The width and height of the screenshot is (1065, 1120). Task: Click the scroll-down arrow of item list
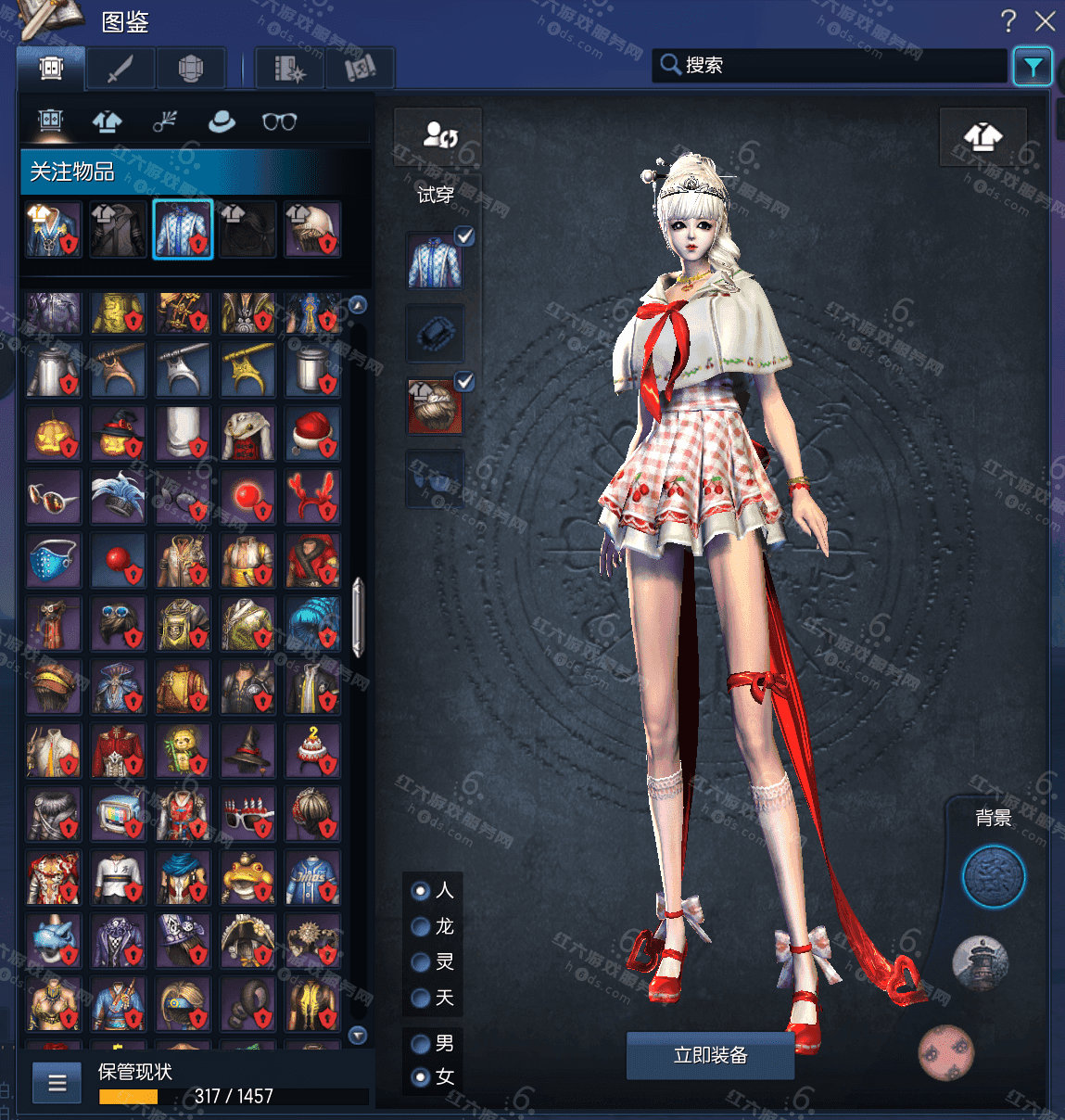pyautogui.click(x=358, y=1035)
